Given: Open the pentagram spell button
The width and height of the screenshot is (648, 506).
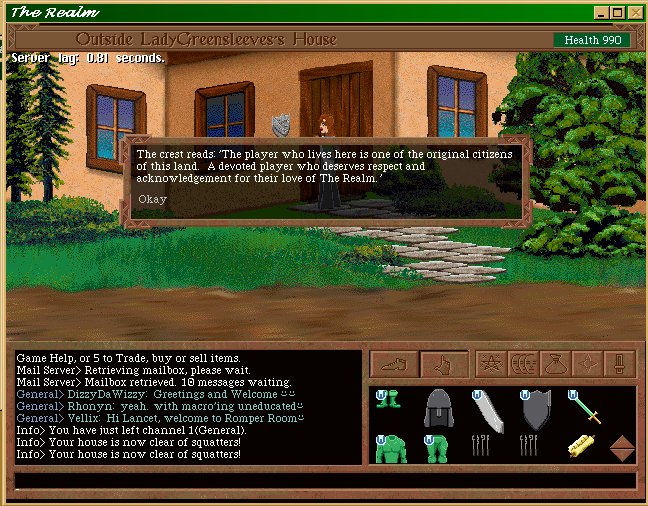Looking at the screenshot, I should 490,364.
